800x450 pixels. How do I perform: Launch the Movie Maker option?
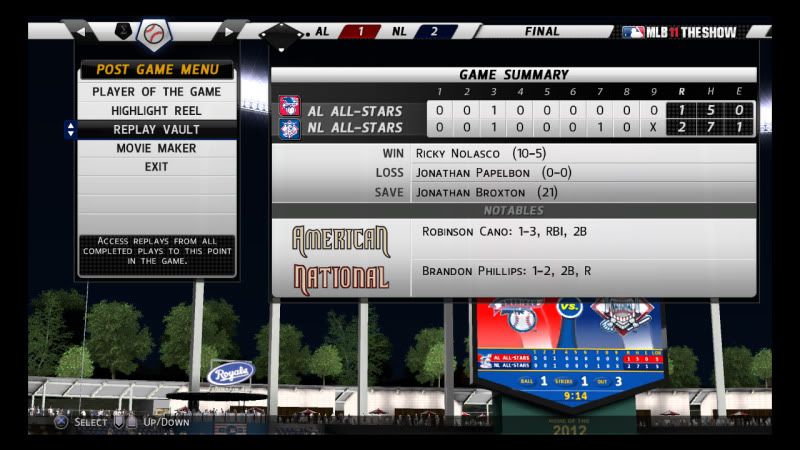pyautogui.click(x=156, y=149)
